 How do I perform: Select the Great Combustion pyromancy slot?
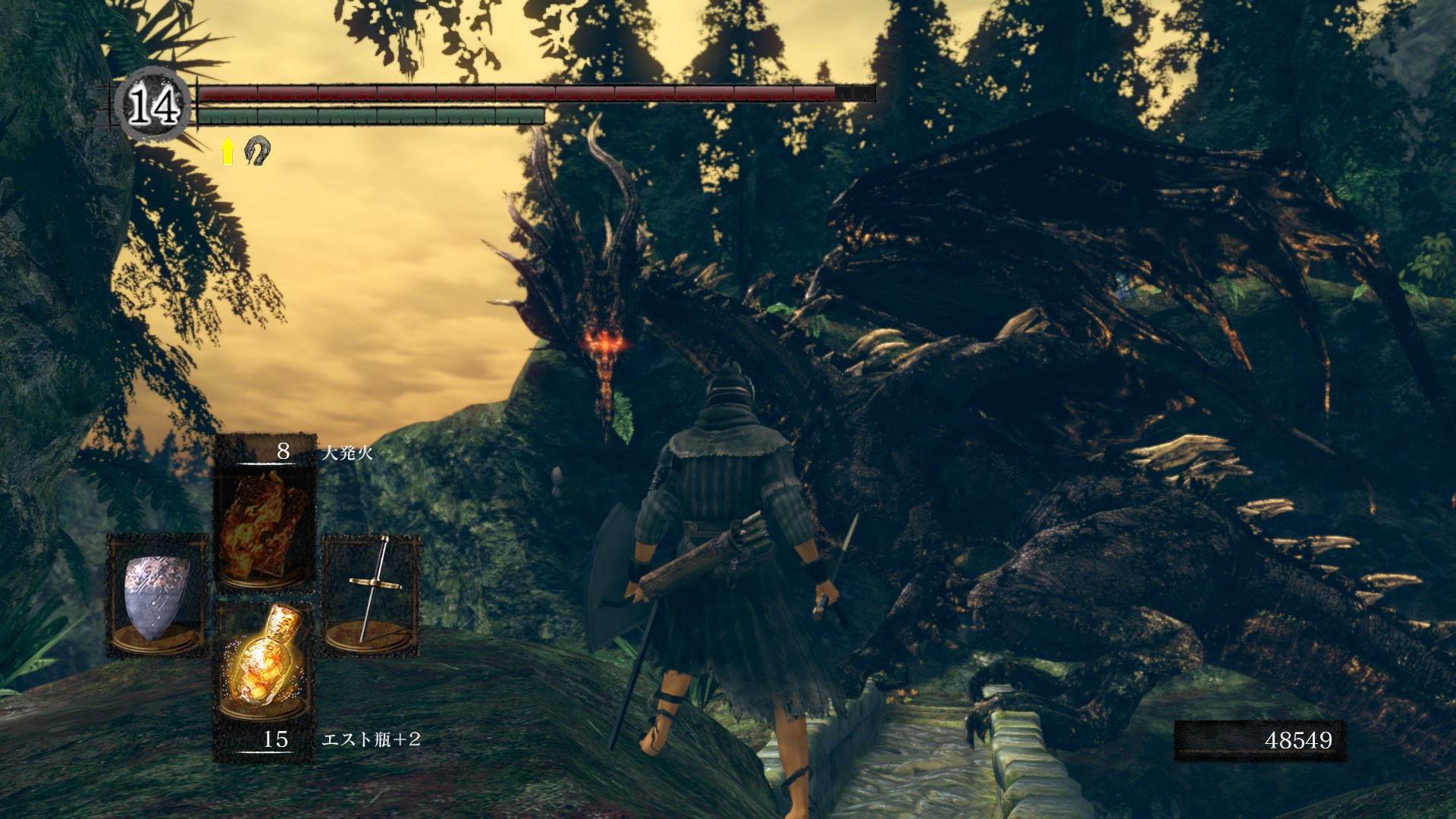pyautogui.click(x=265, y=524)
